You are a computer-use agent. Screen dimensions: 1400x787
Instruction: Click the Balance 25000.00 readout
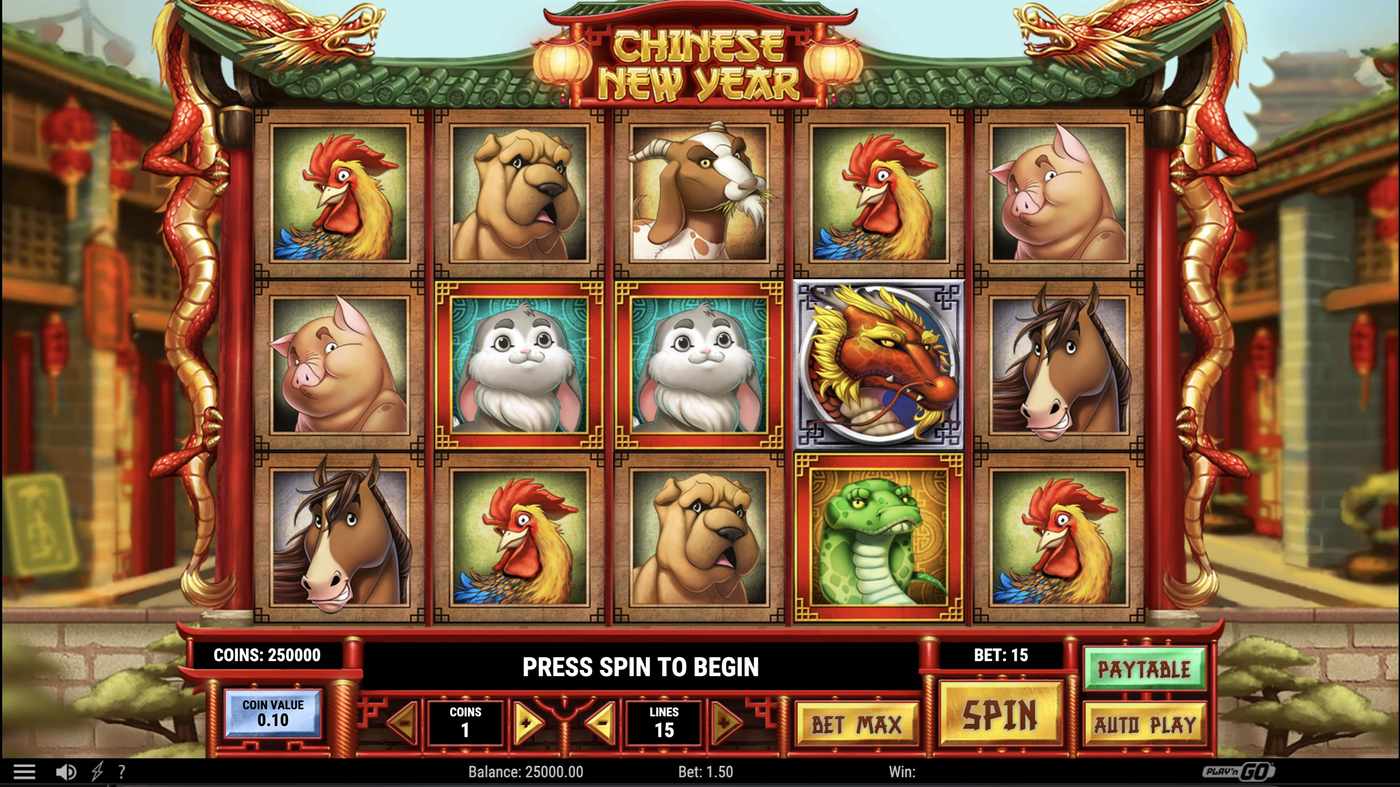point(524,771)
